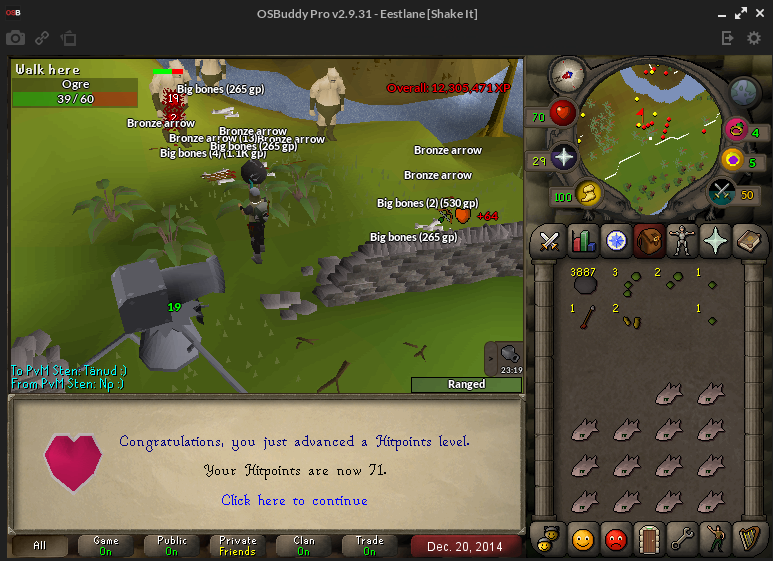This screenshot has height=561, width=773.
Task: Switch to the Magic spellbook tab
Action: coord(749,240)
